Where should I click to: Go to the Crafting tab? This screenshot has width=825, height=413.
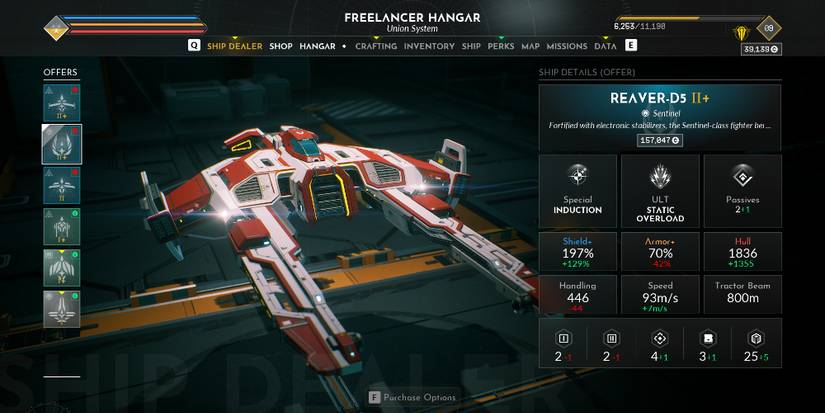pyautogui.click(x=376, y=46)
